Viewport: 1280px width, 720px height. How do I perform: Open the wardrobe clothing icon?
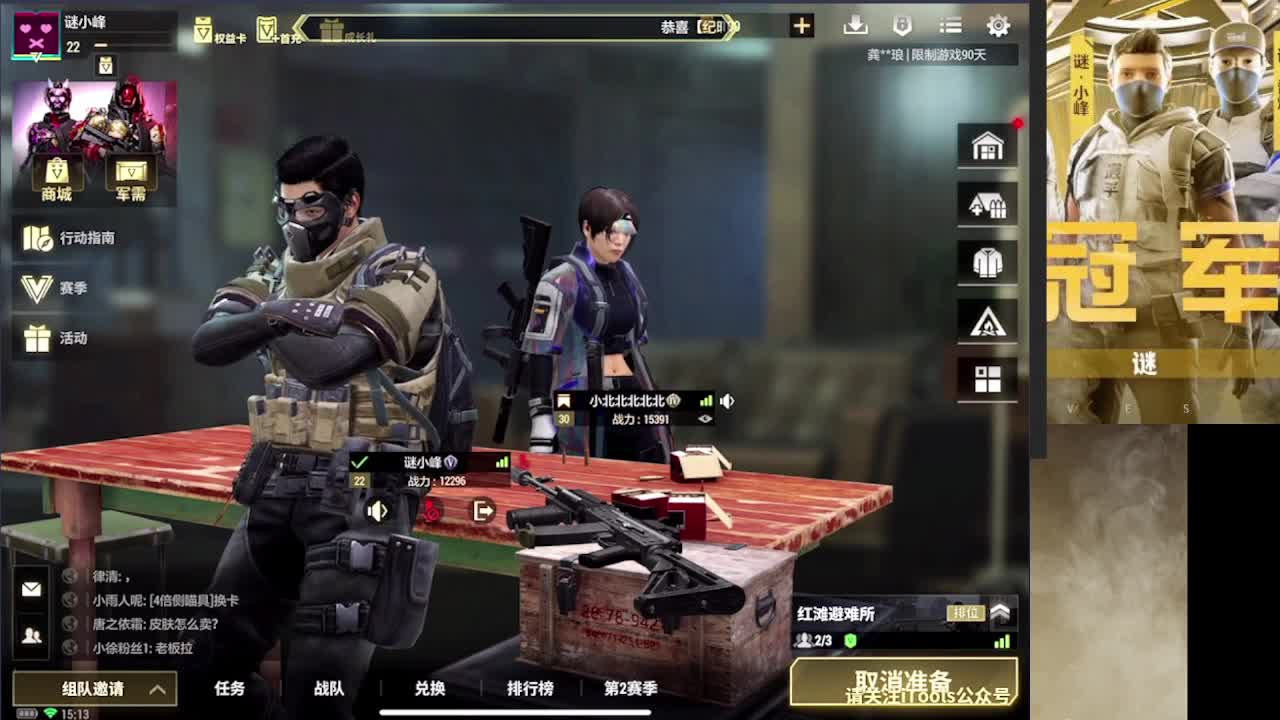click(x=987, y=262)
